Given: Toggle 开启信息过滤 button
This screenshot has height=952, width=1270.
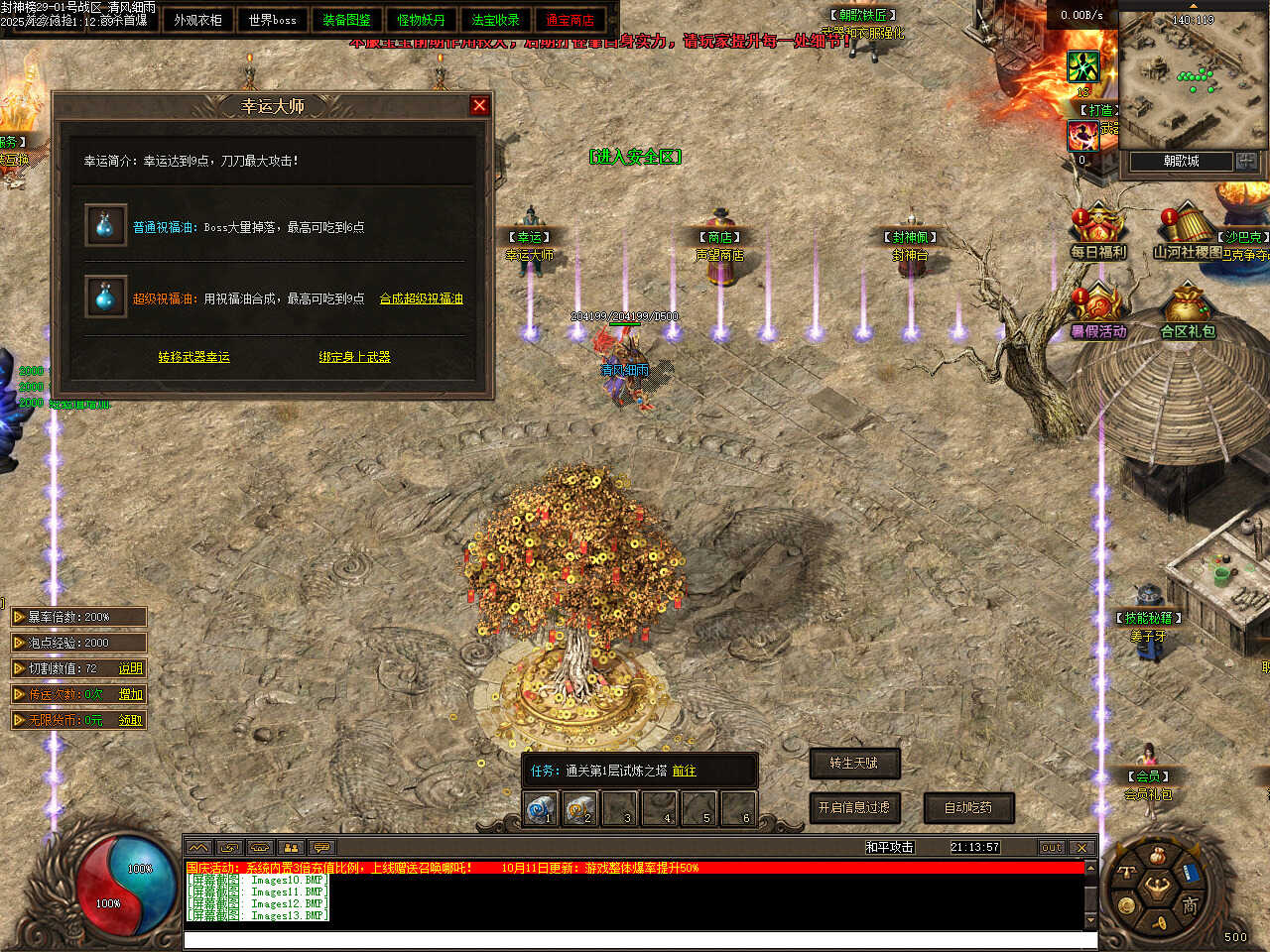Looking at the screenshot, I should pyautogui.click(x=853, y=807).
